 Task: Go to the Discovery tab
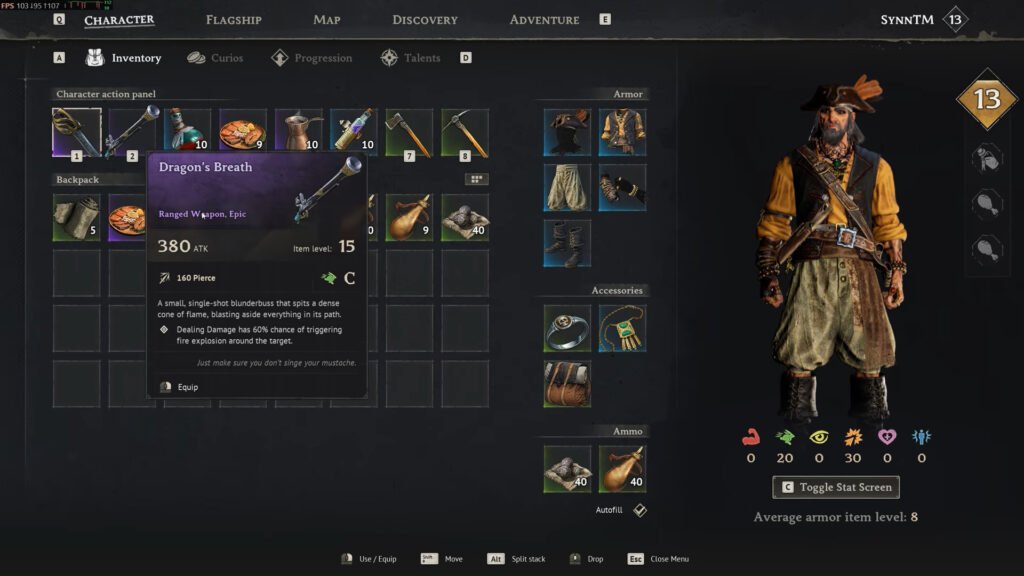click(425, 20)
